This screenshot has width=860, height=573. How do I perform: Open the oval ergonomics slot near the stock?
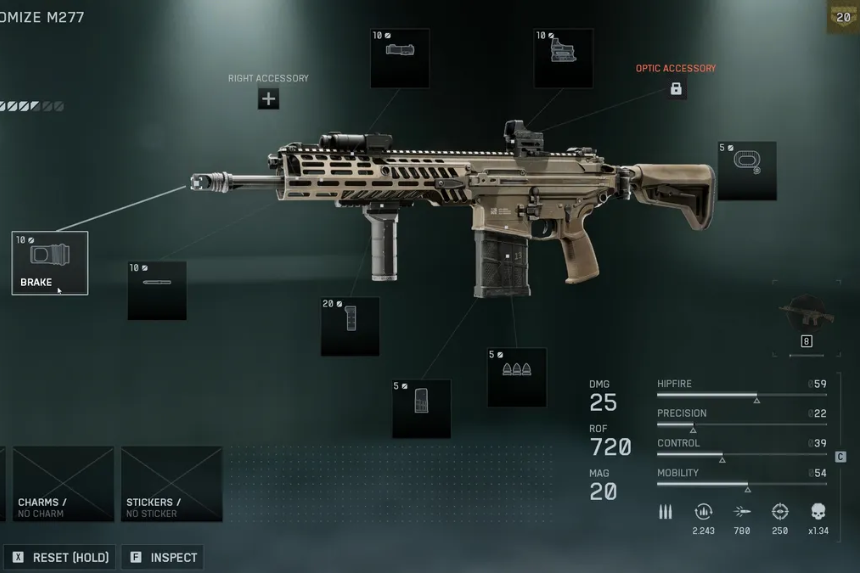746,170
